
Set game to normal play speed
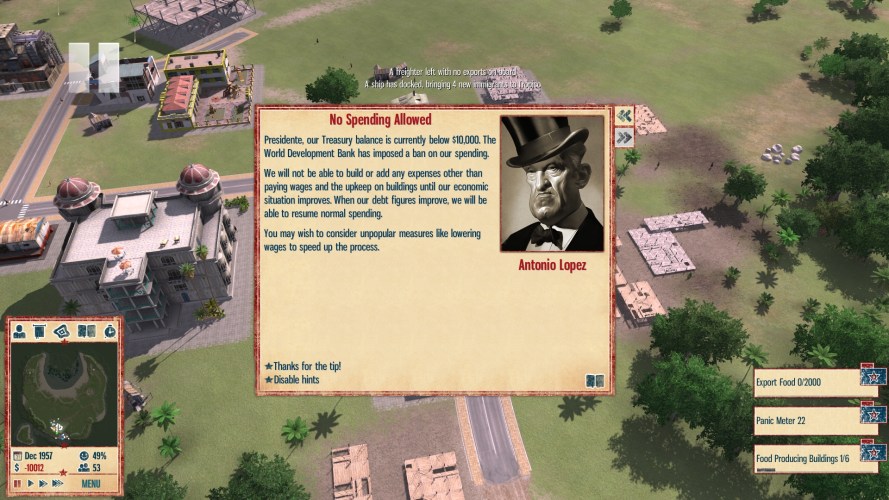(29, 484)
